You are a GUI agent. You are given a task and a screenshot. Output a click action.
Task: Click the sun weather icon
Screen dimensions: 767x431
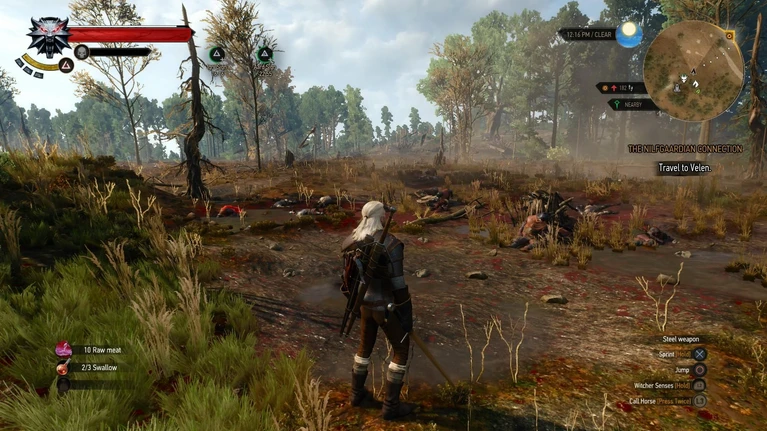point(629,35)
